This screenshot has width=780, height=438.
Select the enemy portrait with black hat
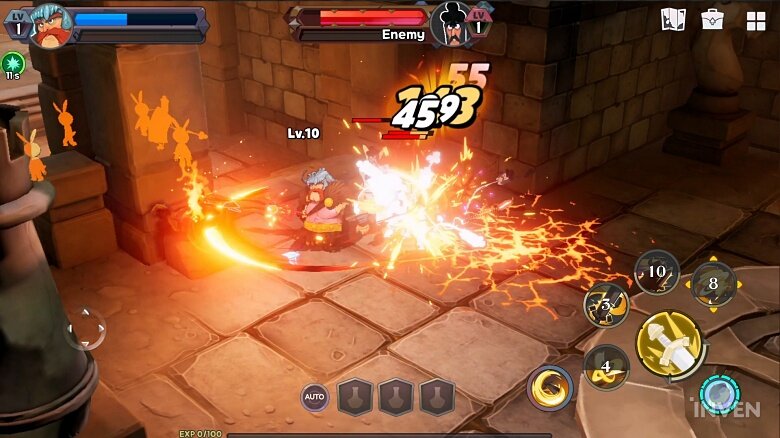[451, 24]
